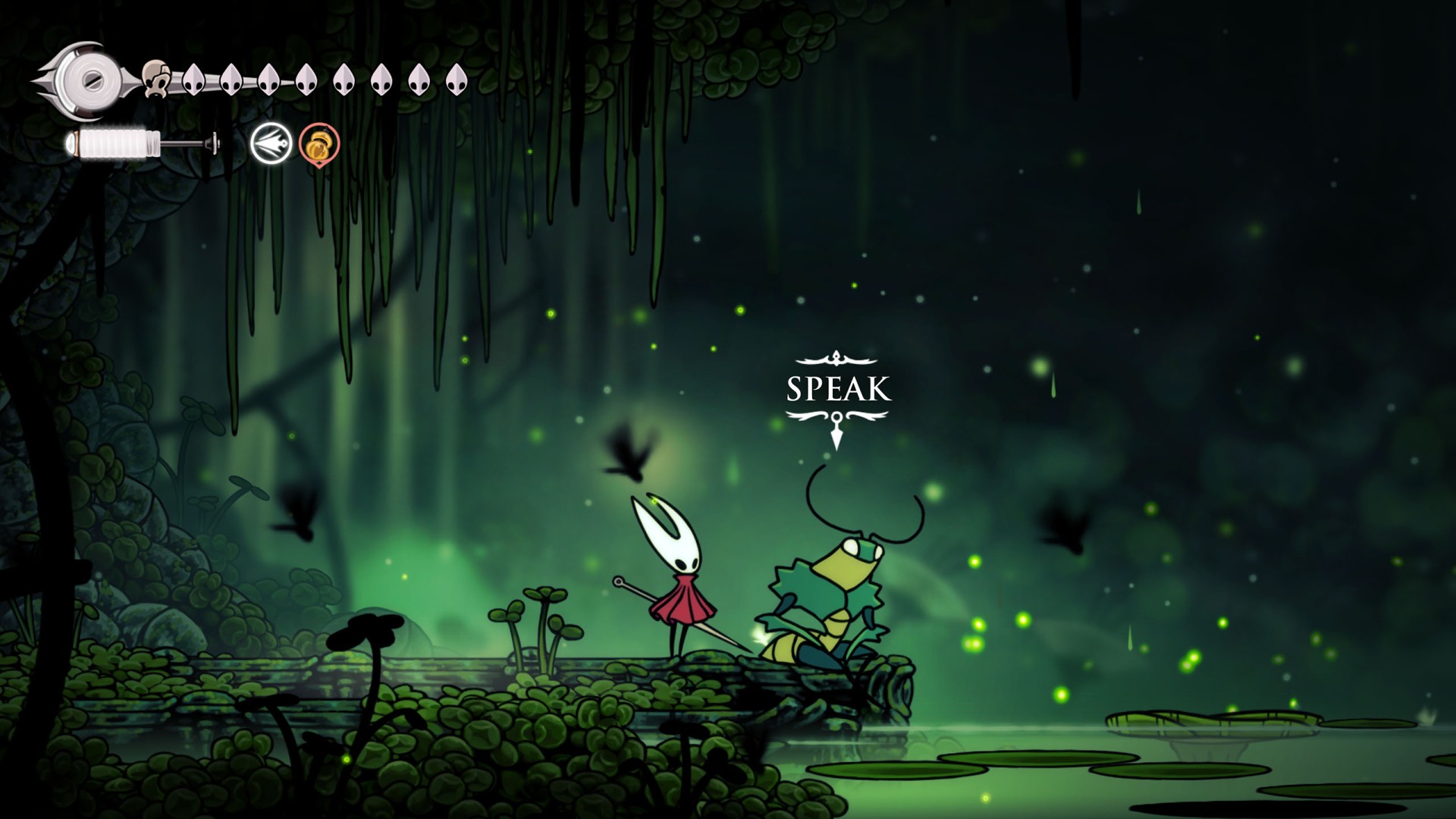Activate the white Silkspear skill icon
The image size is (1456, 819).
coord(271,143)
